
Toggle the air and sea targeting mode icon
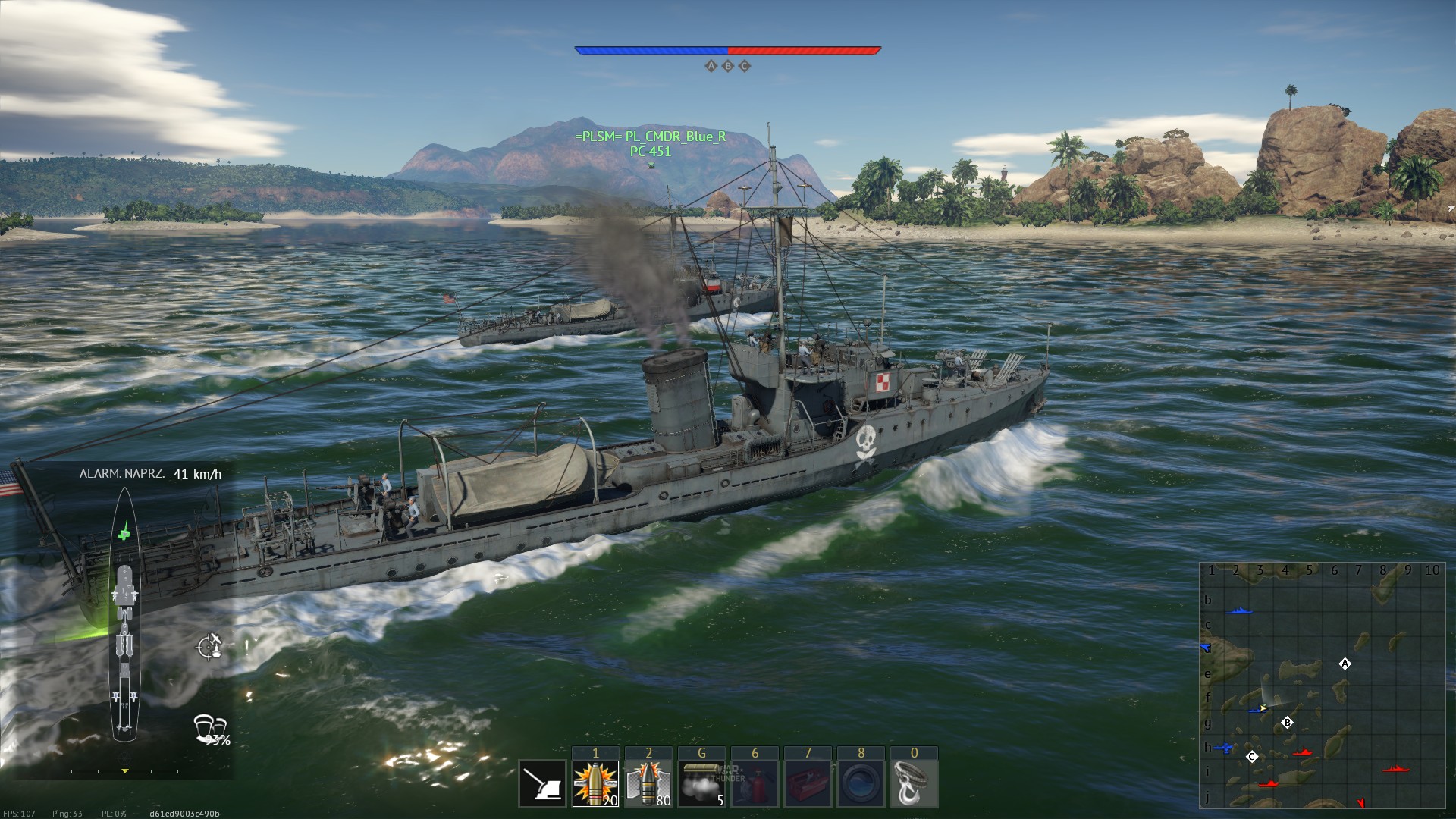pyautogui.click(x=209, y=646)
